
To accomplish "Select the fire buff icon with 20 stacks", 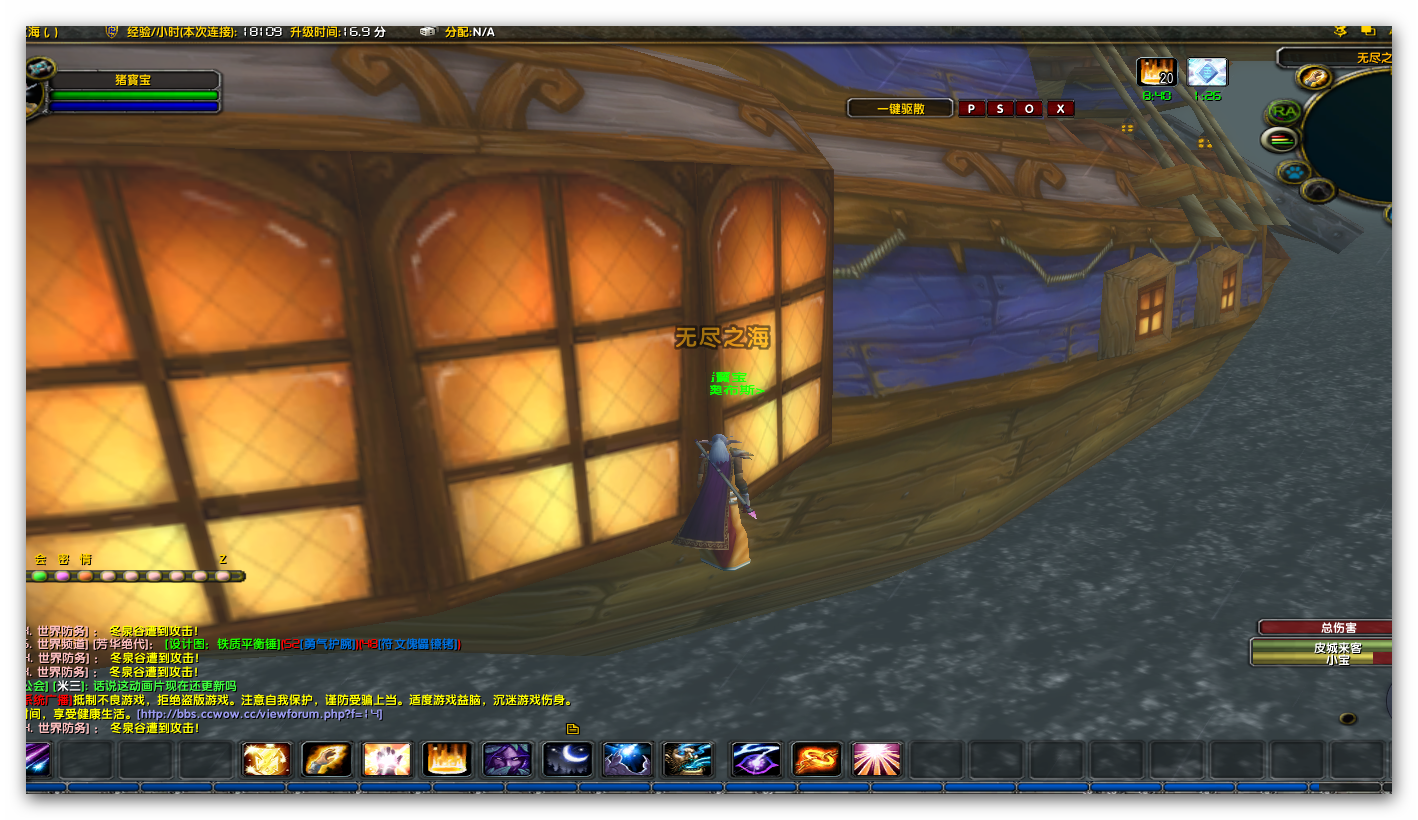I will point(1156,73).
